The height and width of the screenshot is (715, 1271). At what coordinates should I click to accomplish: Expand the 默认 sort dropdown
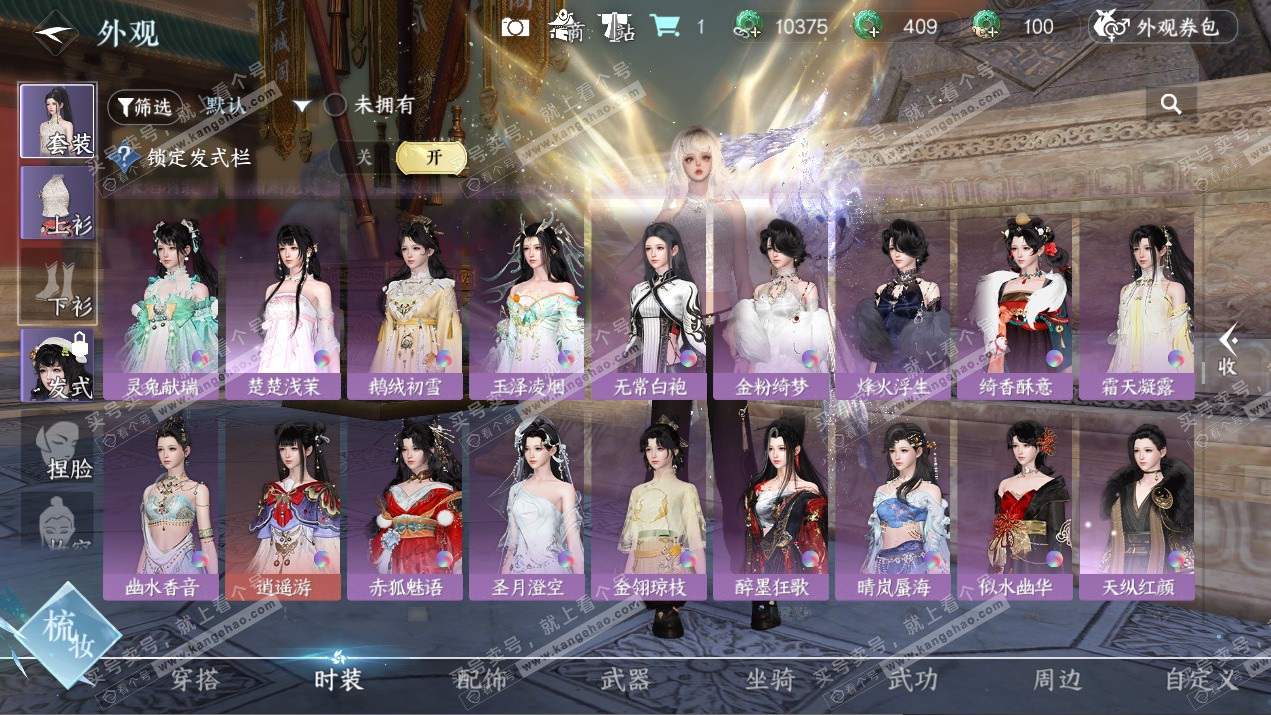tap(302, 106)
